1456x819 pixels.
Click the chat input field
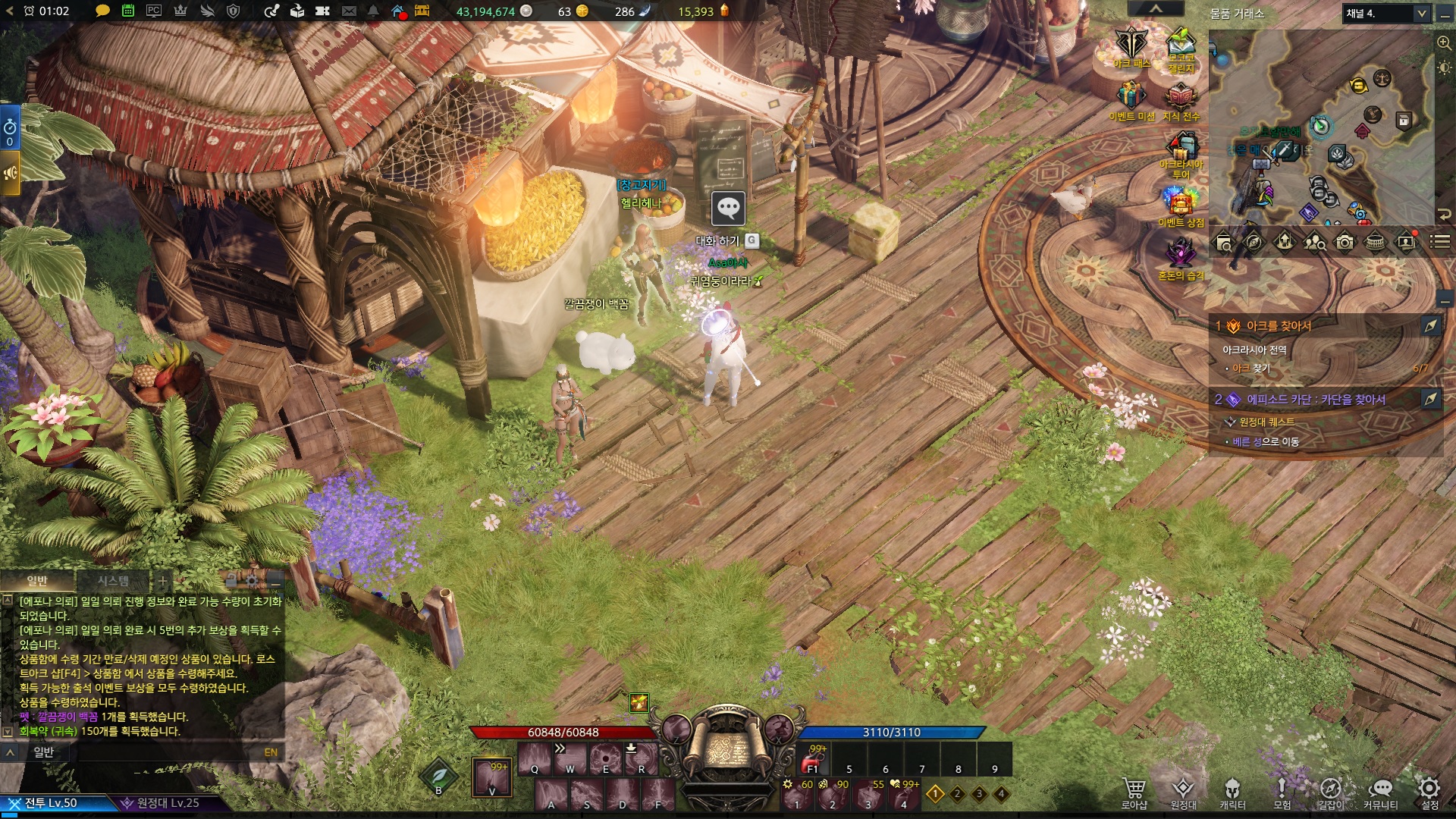[x=152, y=752]
